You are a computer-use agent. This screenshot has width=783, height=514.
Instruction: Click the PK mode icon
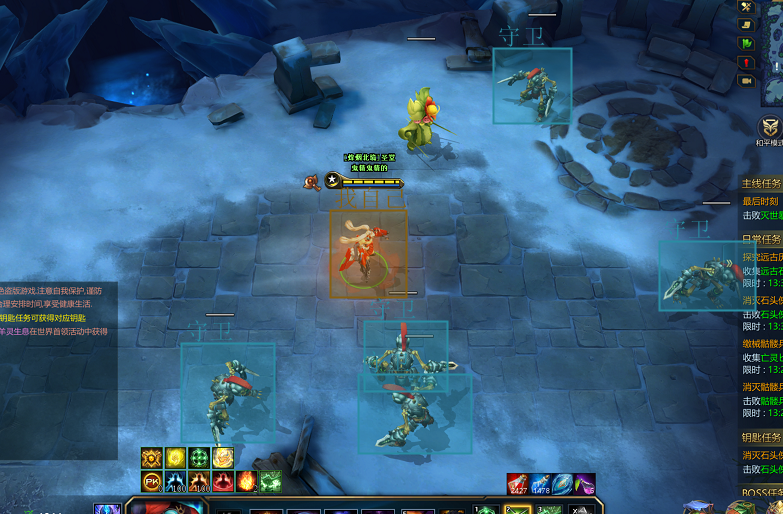(151, 481)
